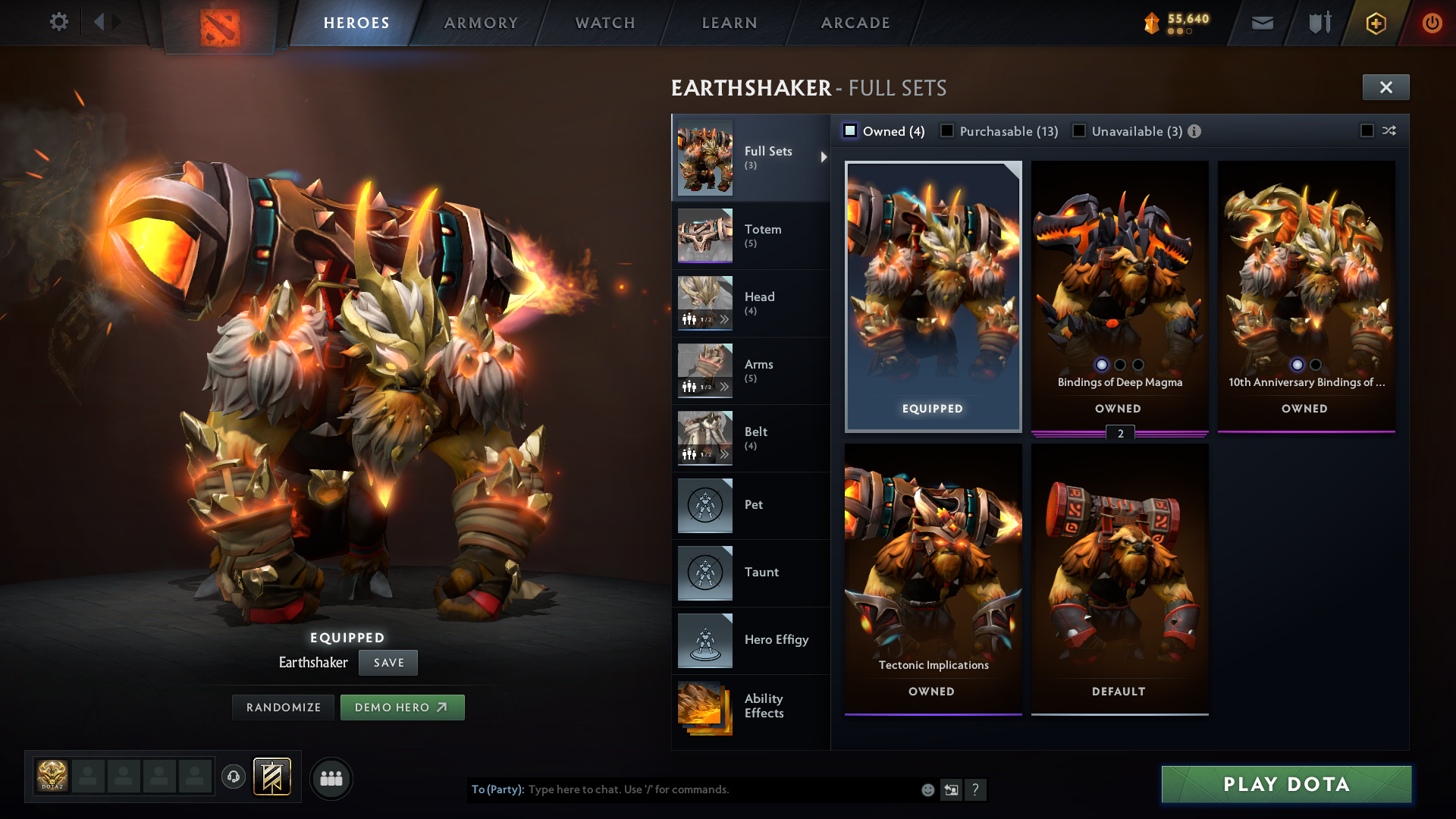Select second style dot on Bindings of Deep Magma
This screenshot has height=819, width=1456.
[x=1119, y=365]
